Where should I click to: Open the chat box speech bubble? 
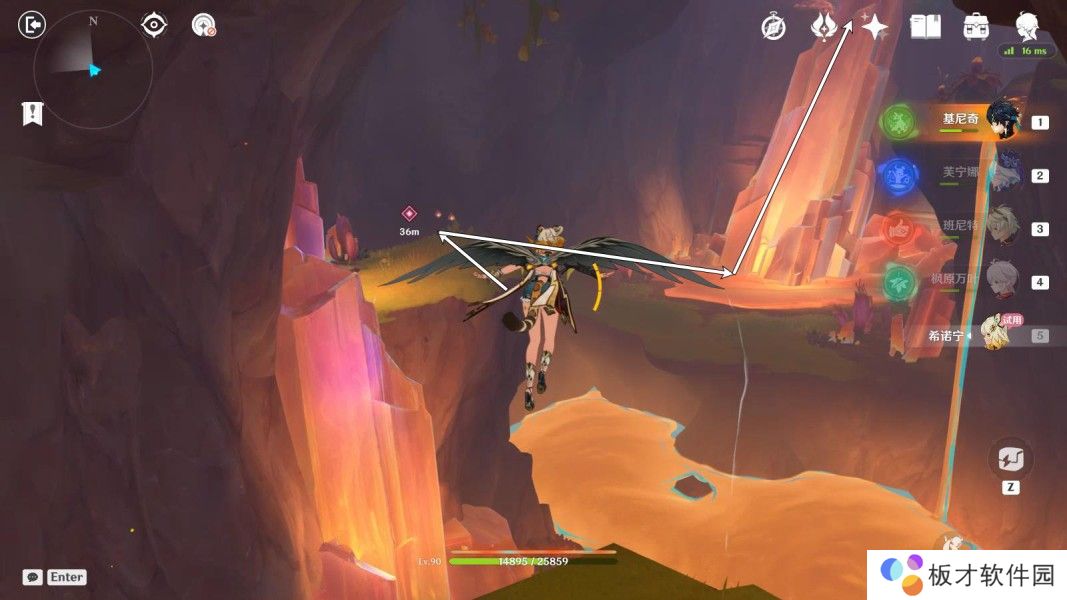click(33, 577)
